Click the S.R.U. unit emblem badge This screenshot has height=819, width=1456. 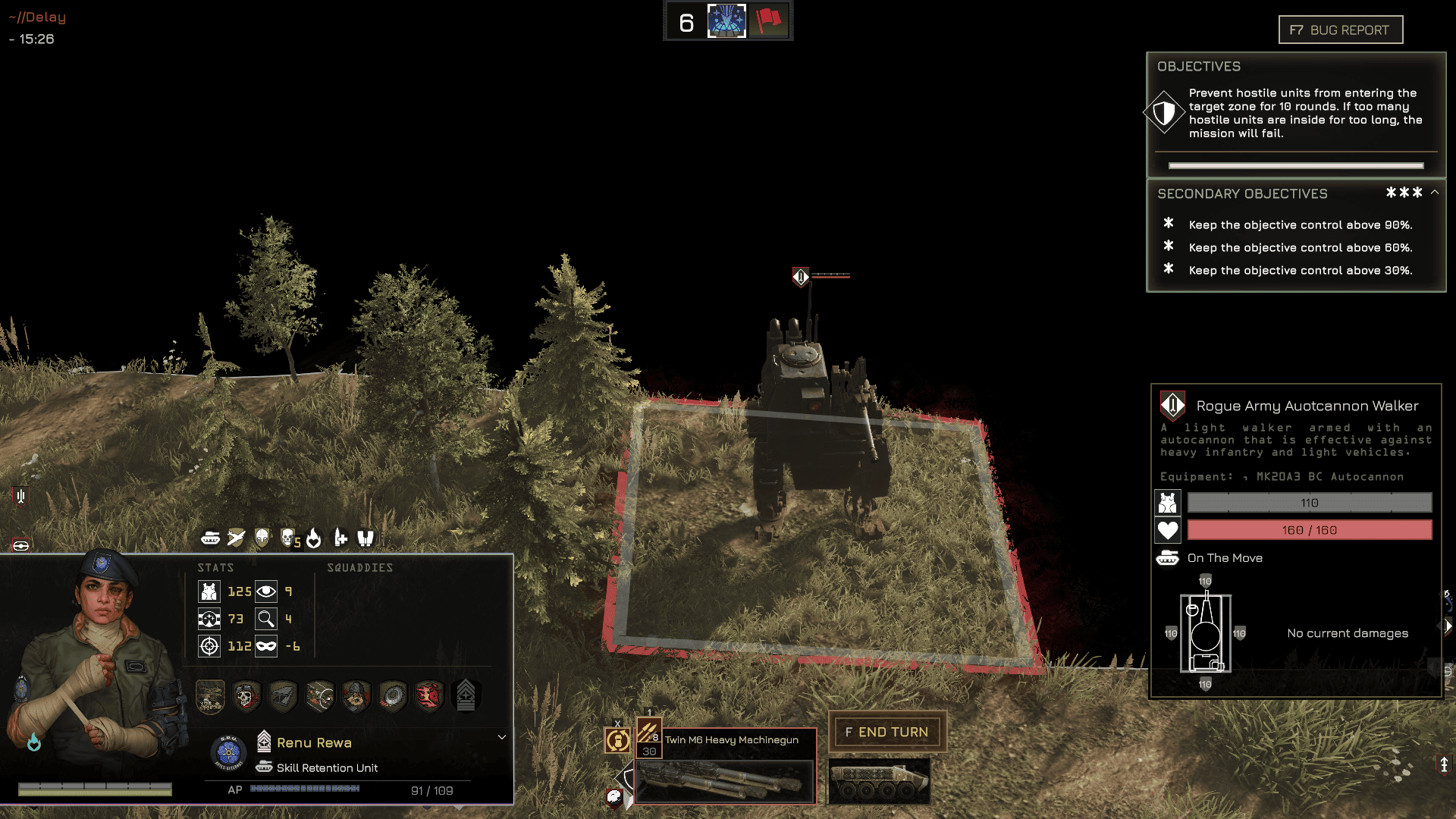[x=228, y=752]
